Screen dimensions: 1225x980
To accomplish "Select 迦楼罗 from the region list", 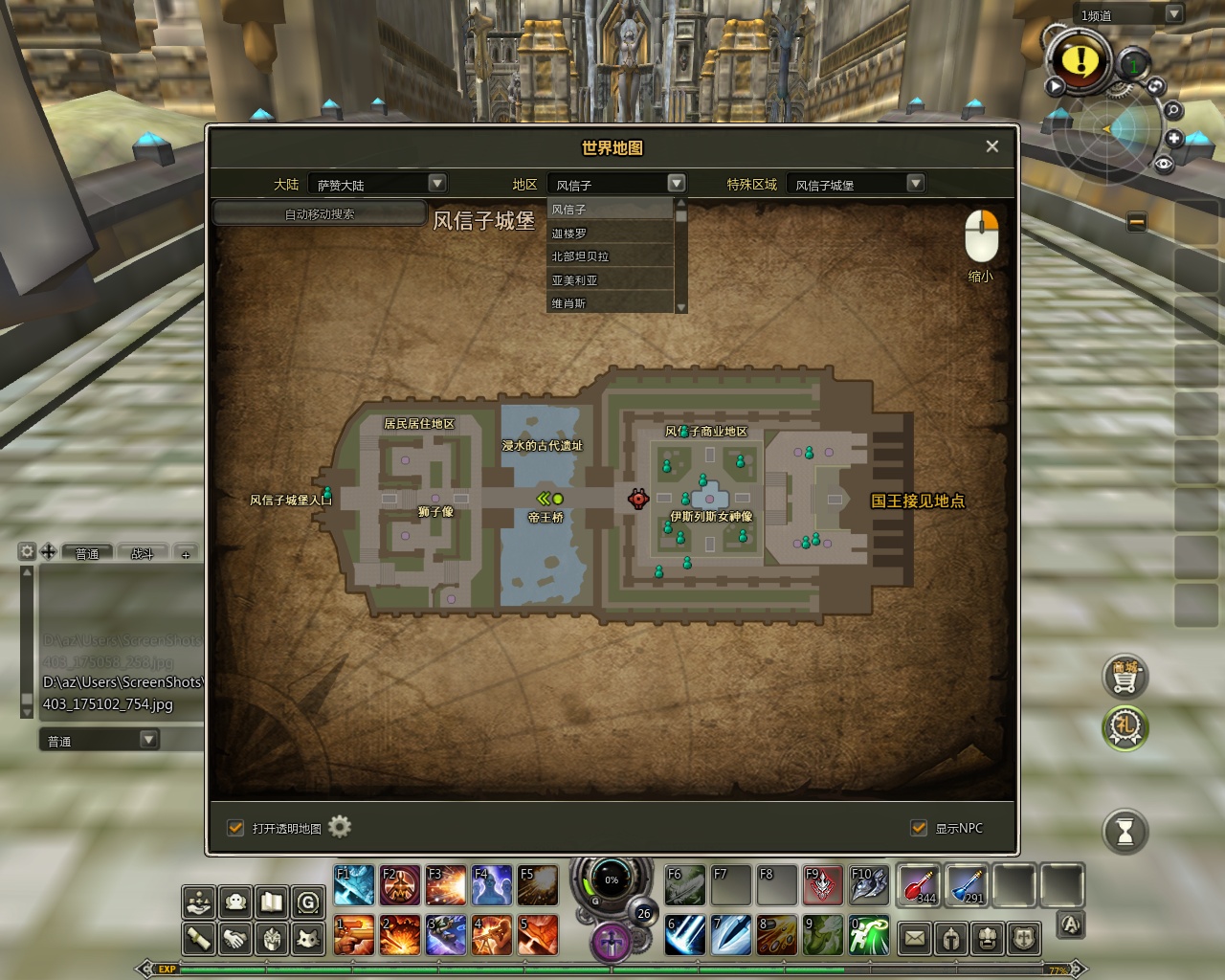I will [610, 233].
